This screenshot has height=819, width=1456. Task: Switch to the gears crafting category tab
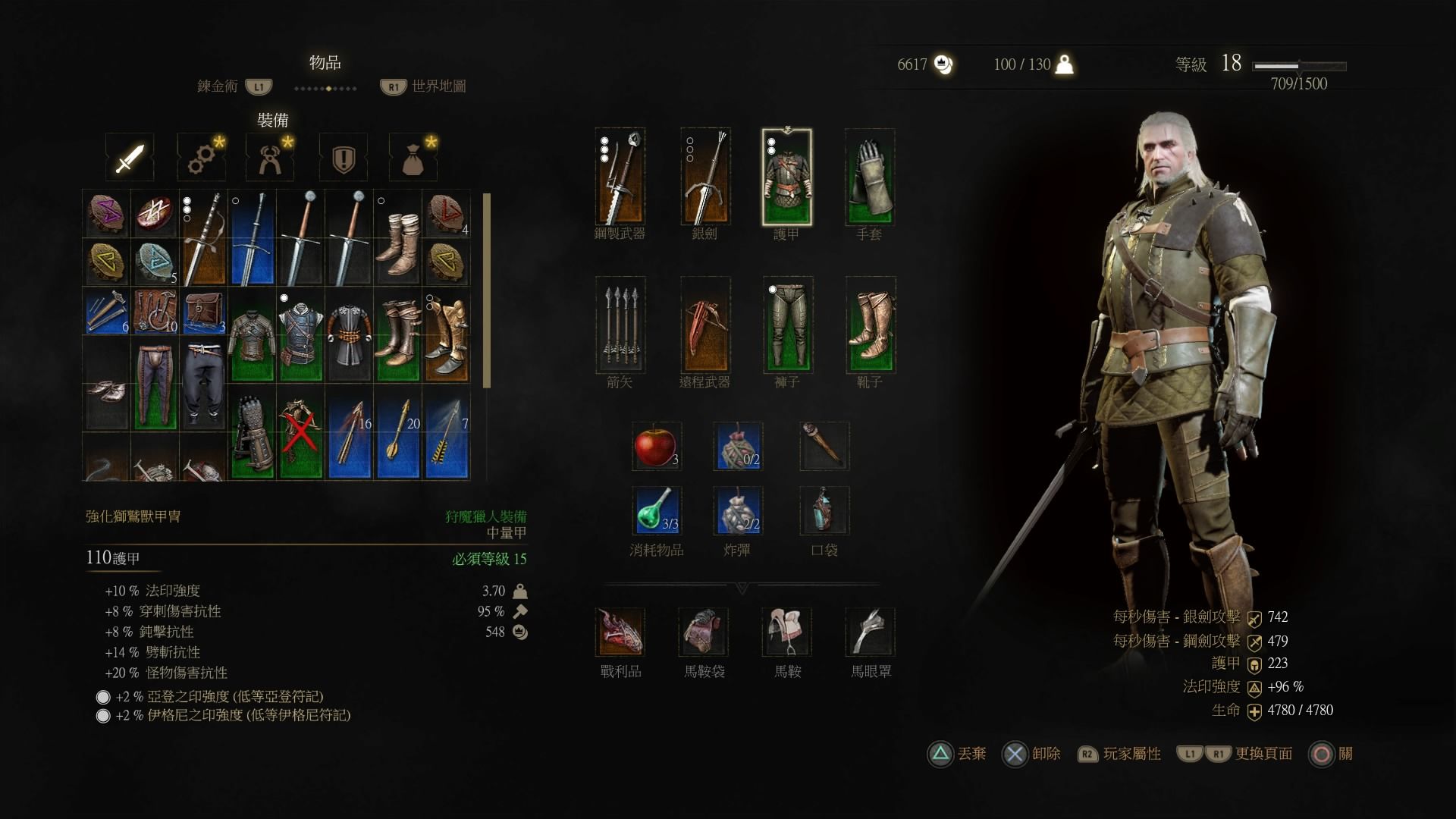[201, 158]
